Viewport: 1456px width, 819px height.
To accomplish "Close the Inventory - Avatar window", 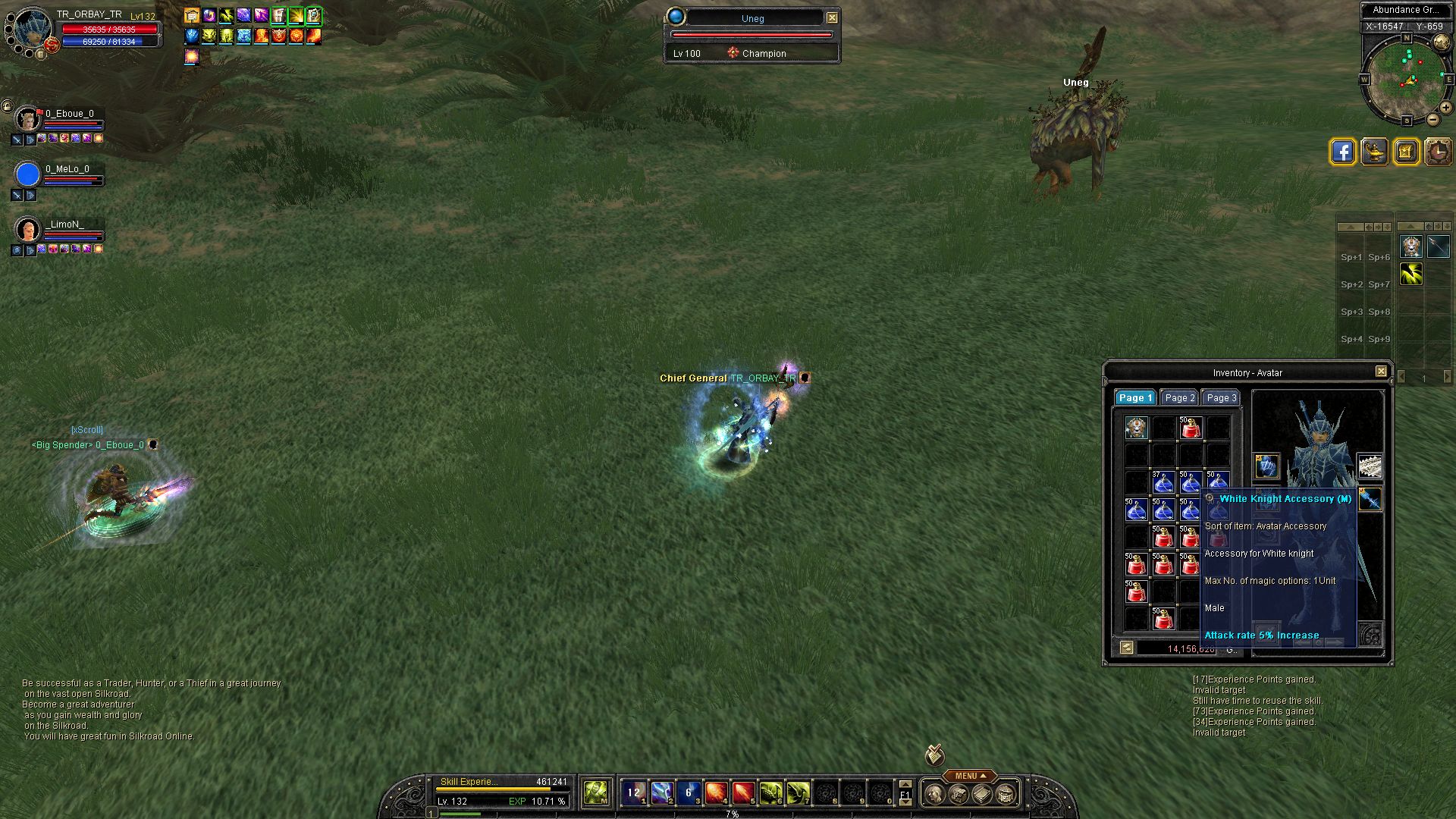I will click(x=1381, y=372).
